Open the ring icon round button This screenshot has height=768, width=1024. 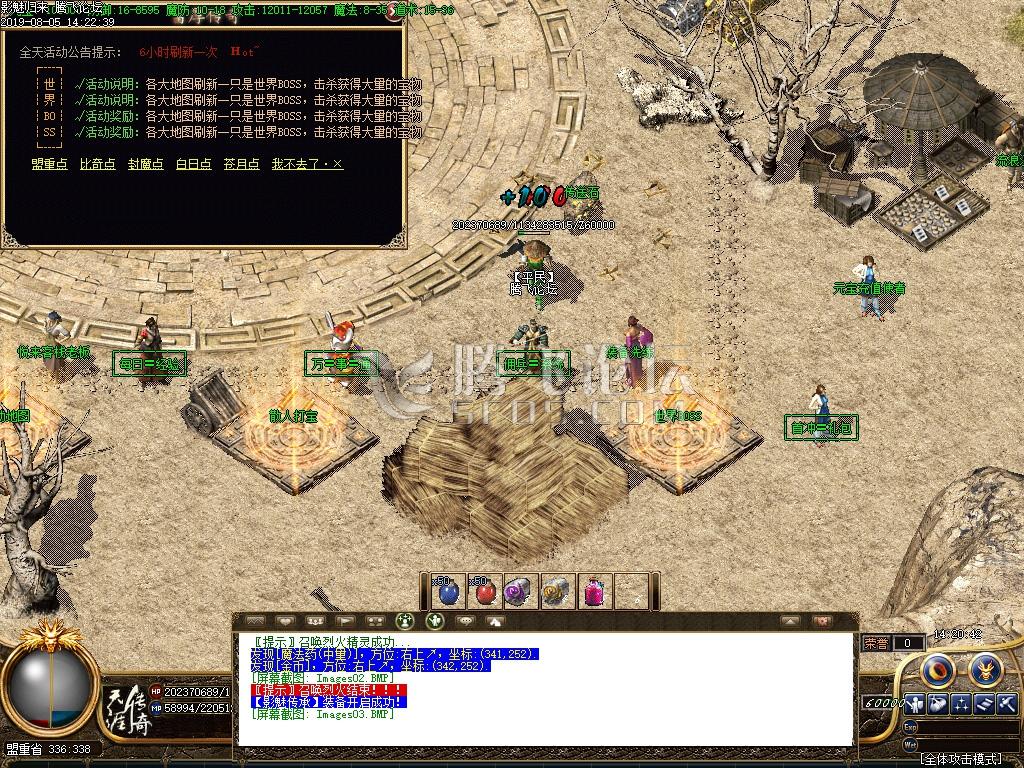(938, 669)
